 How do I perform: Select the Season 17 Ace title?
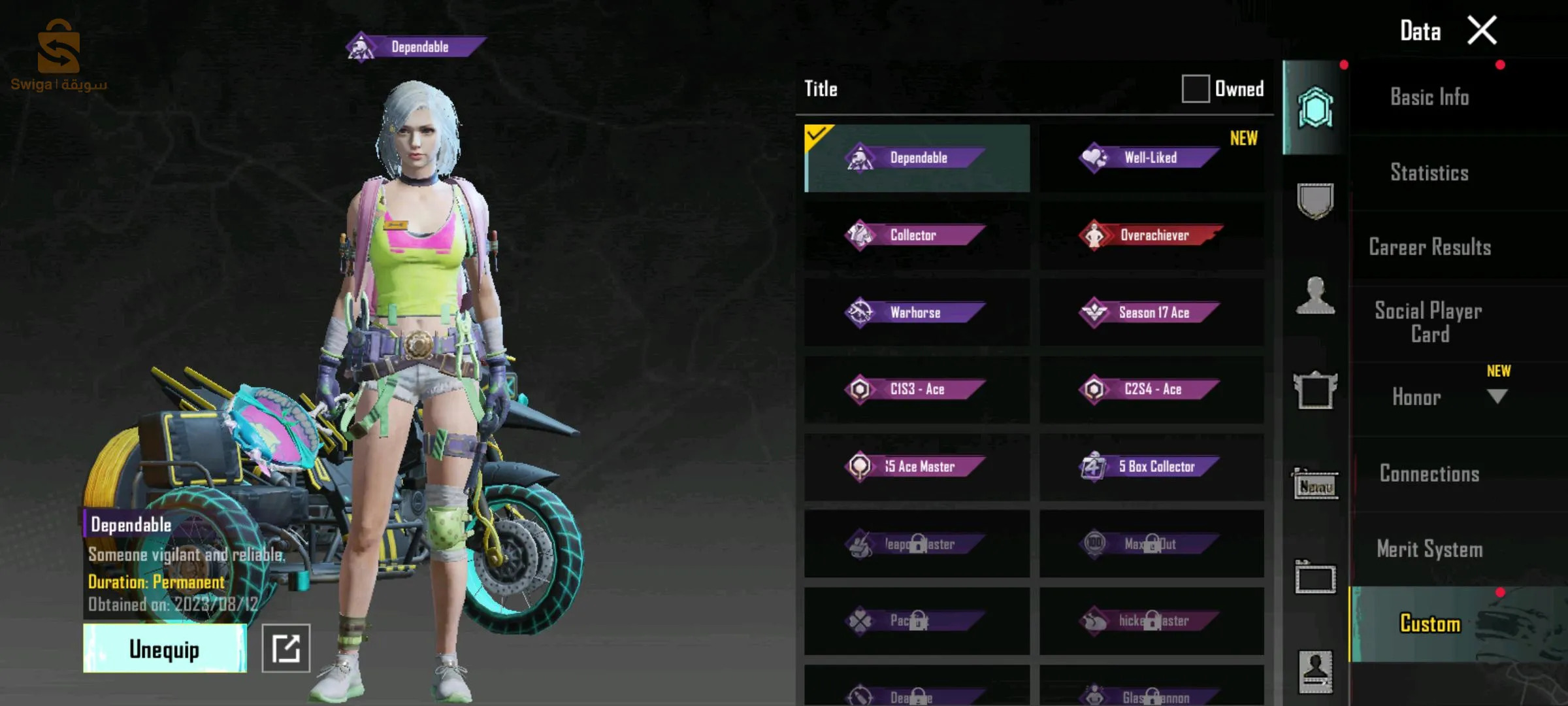1151,312
